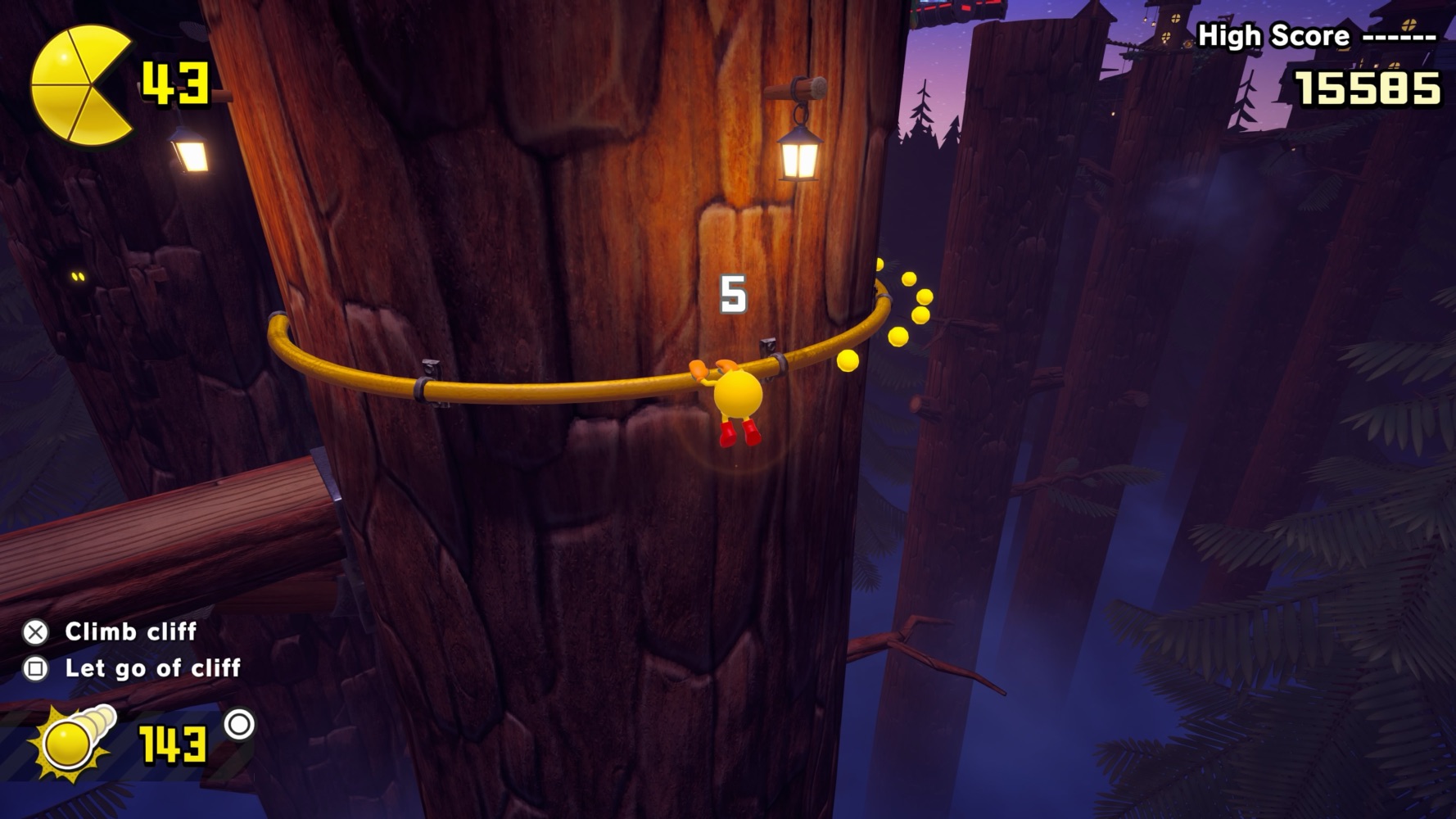Click the Pac-Man lives icon
The width and height of the screenshot is (1456, 819).
[x=78, y=82]
